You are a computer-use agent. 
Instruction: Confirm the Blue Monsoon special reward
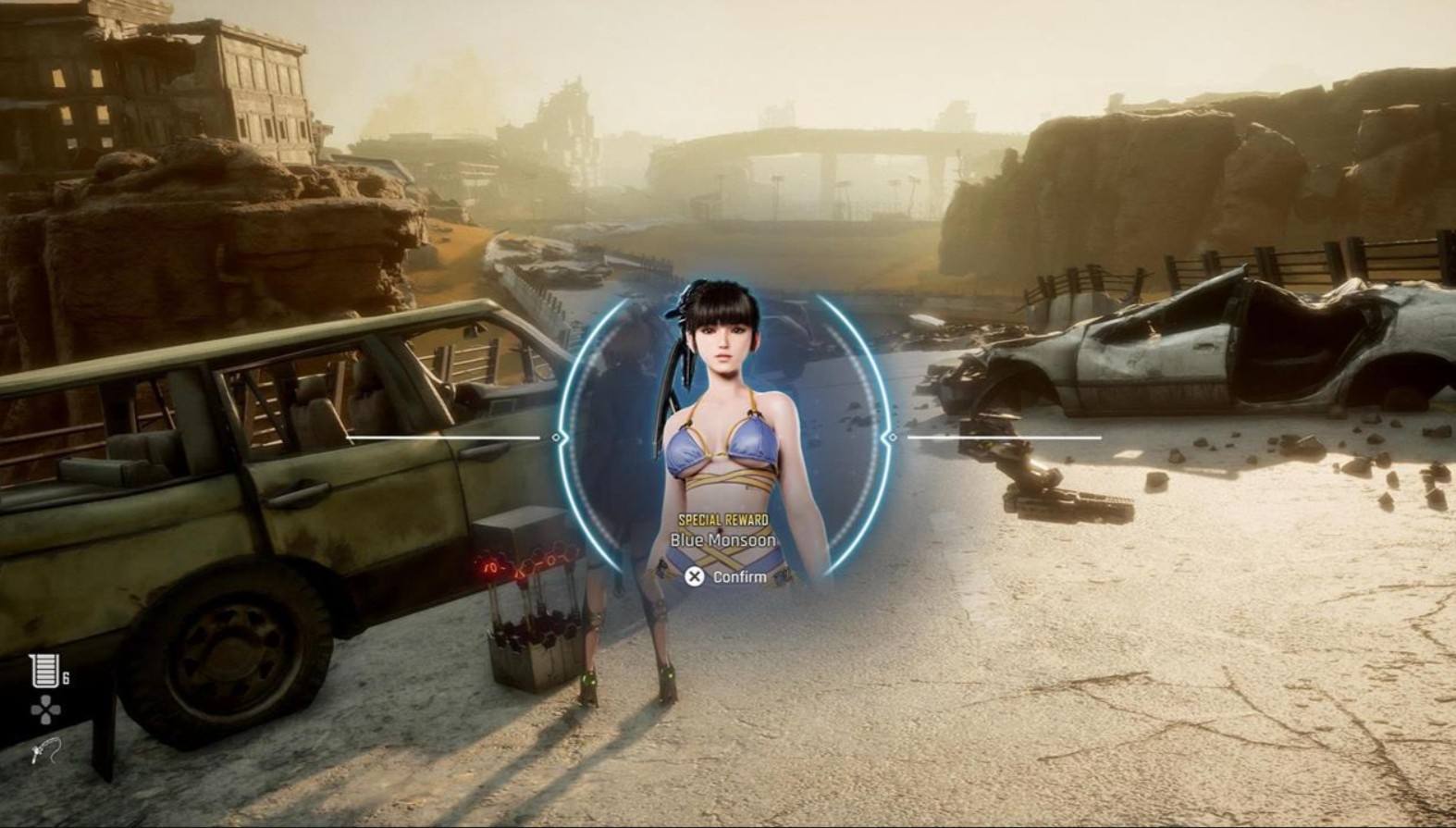click(726, 576)
